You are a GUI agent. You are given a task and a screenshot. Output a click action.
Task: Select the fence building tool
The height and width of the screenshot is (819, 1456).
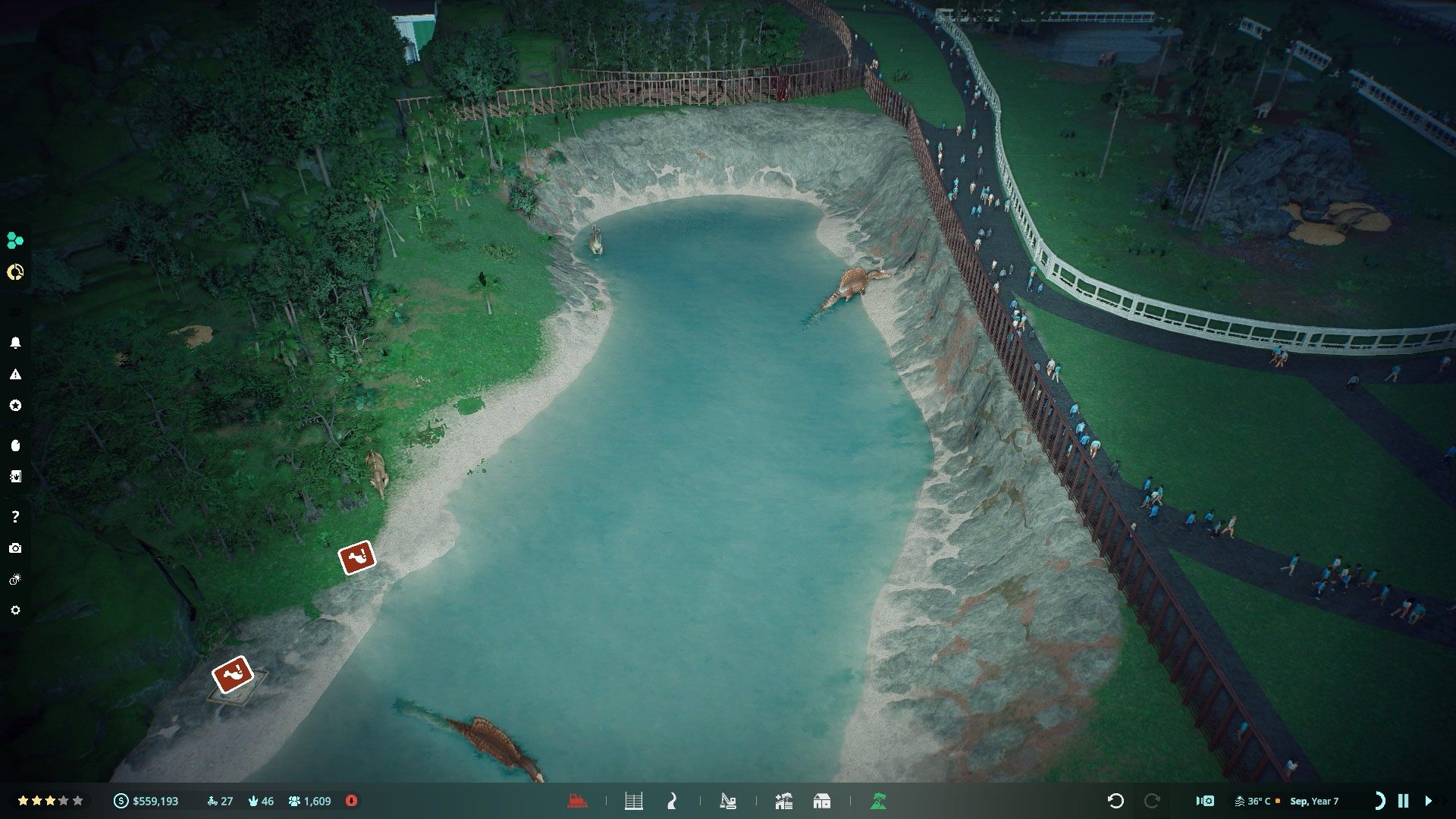point(634,801)
